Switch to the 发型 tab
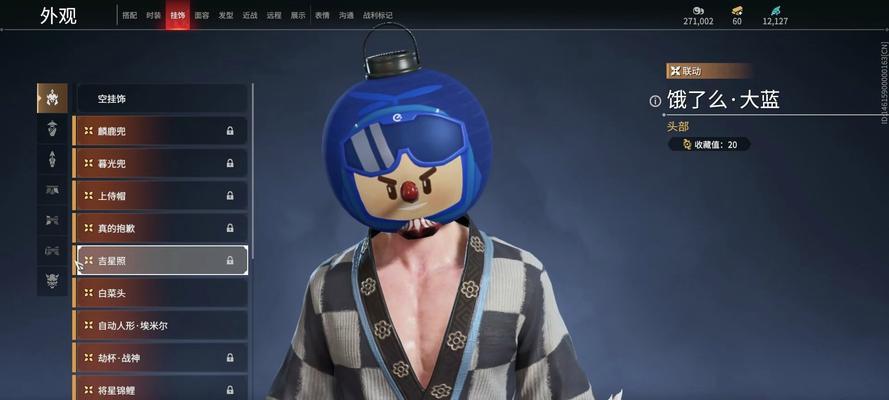Image resolution: width=889 pixels, height=400 pixels. point(226,16)
